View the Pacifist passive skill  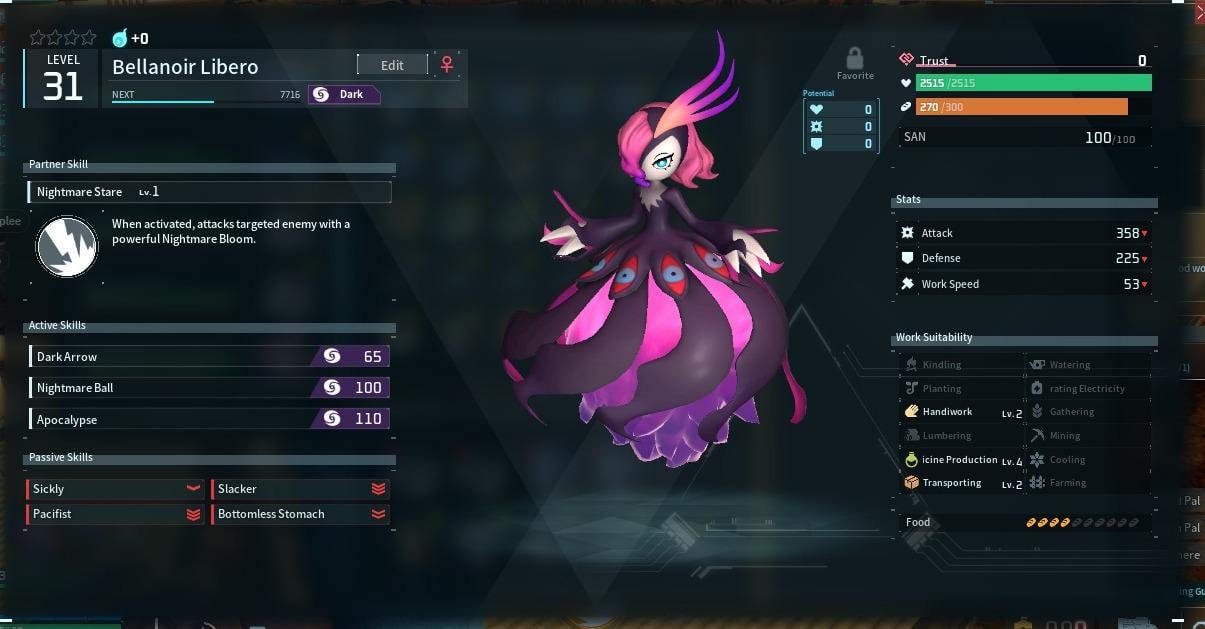coord(115,514)
